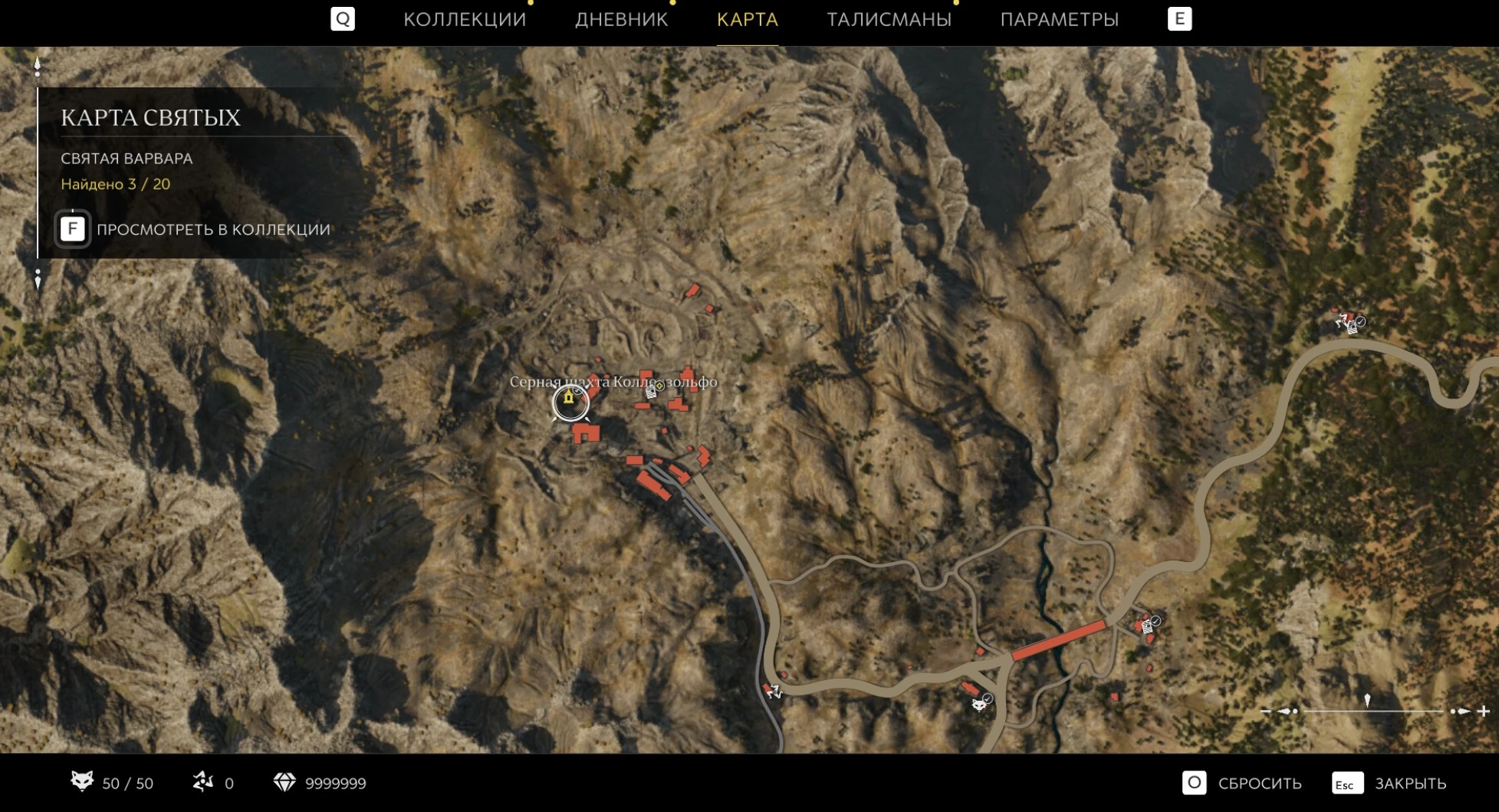The height and width of the screenshot is (812, 1499).
Task: Zoom in with the map plus button
Action: tap(1484, 712)
